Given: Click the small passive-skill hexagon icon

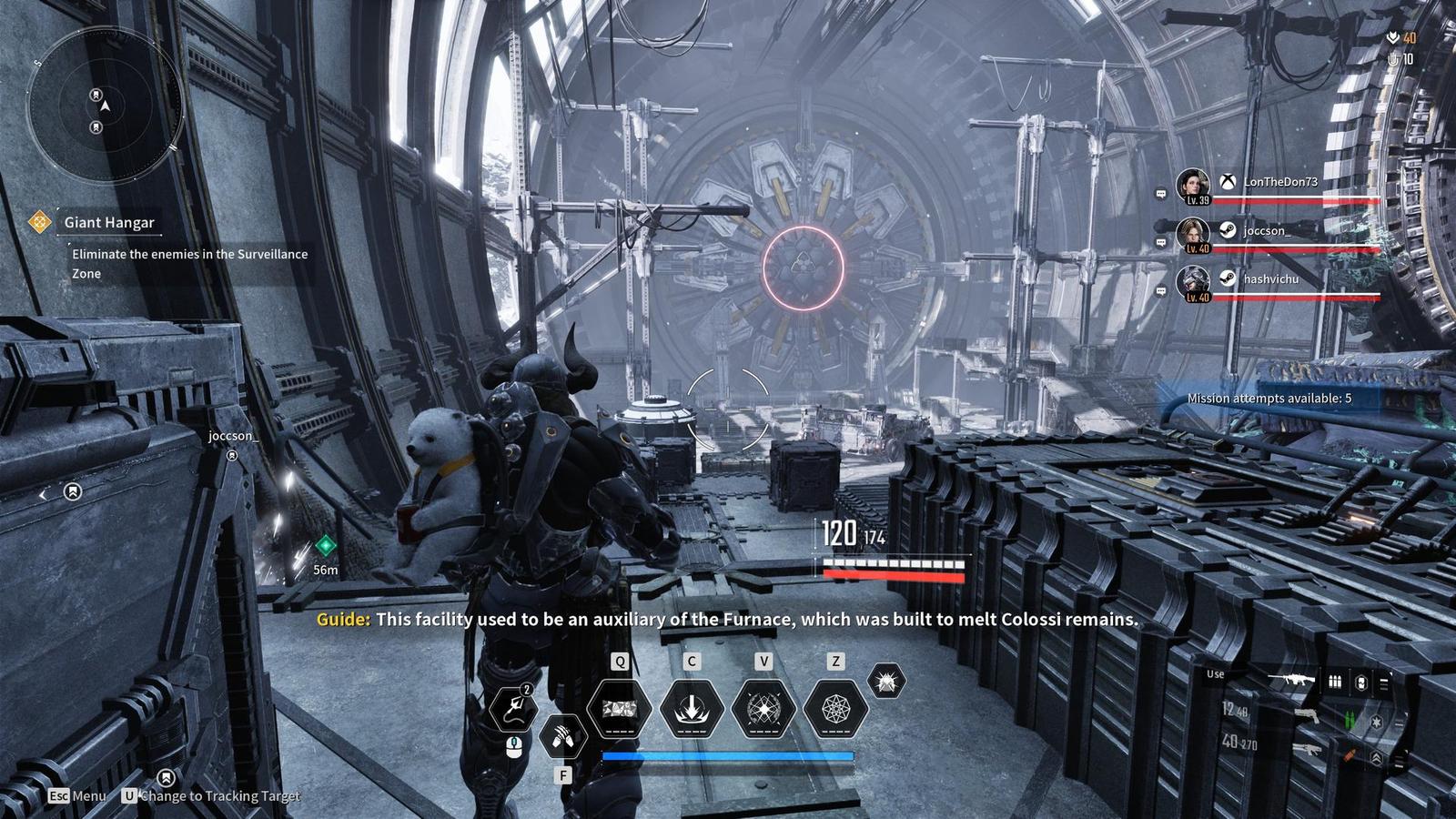Looking at the screenshot, I should [x=886, y=681].
